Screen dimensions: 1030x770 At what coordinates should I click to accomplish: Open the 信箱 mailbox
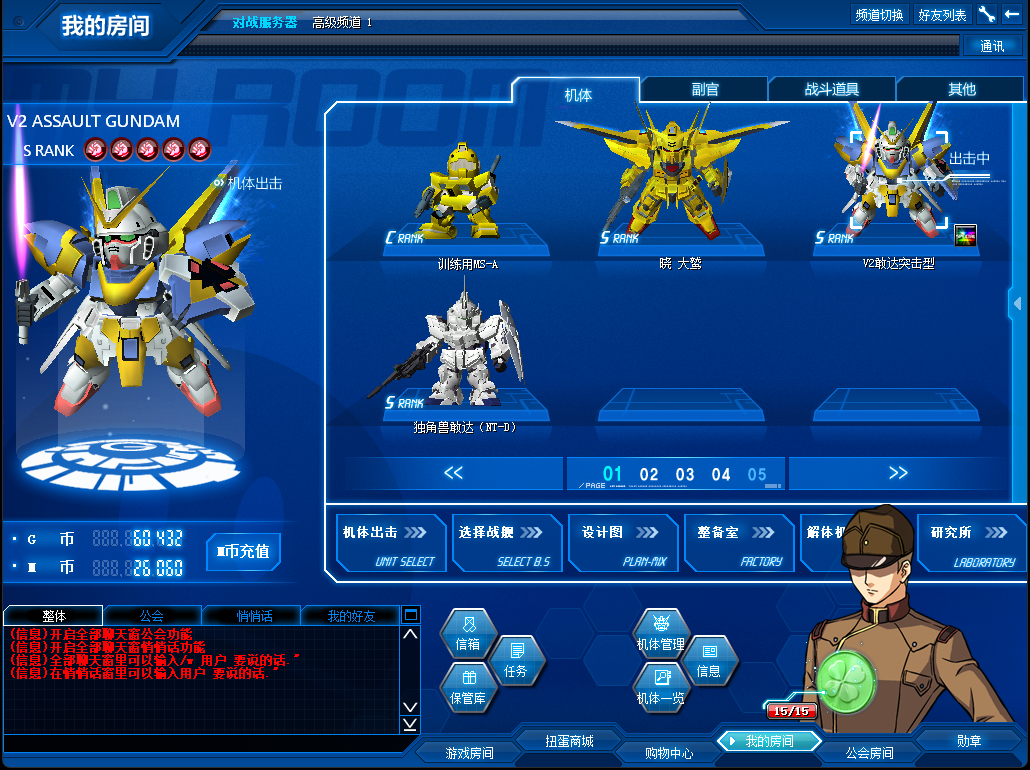pyautogui.click(x=468, y=637)
